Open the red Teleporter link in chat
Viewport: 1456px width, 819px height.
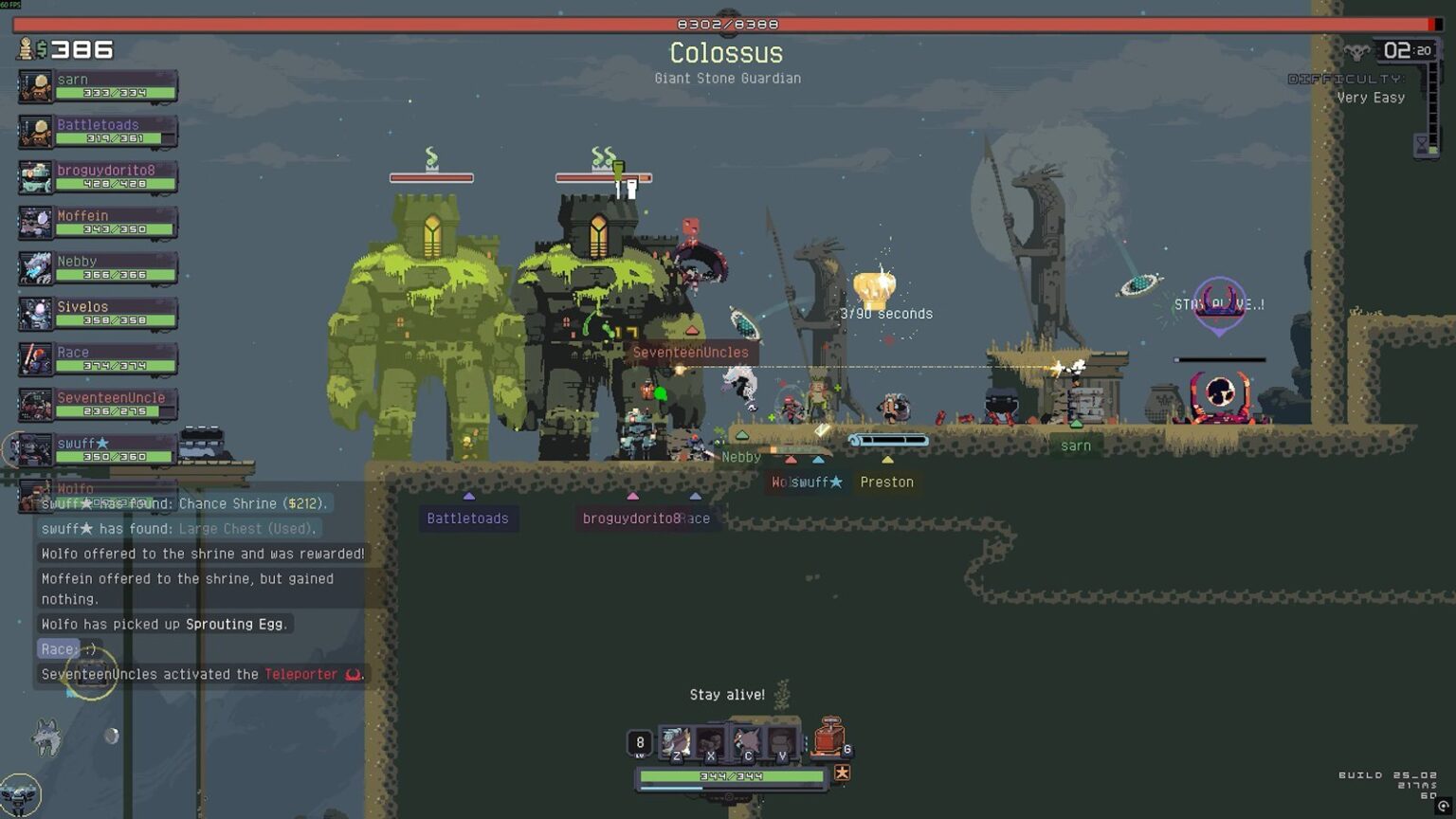tap(300, 674)
